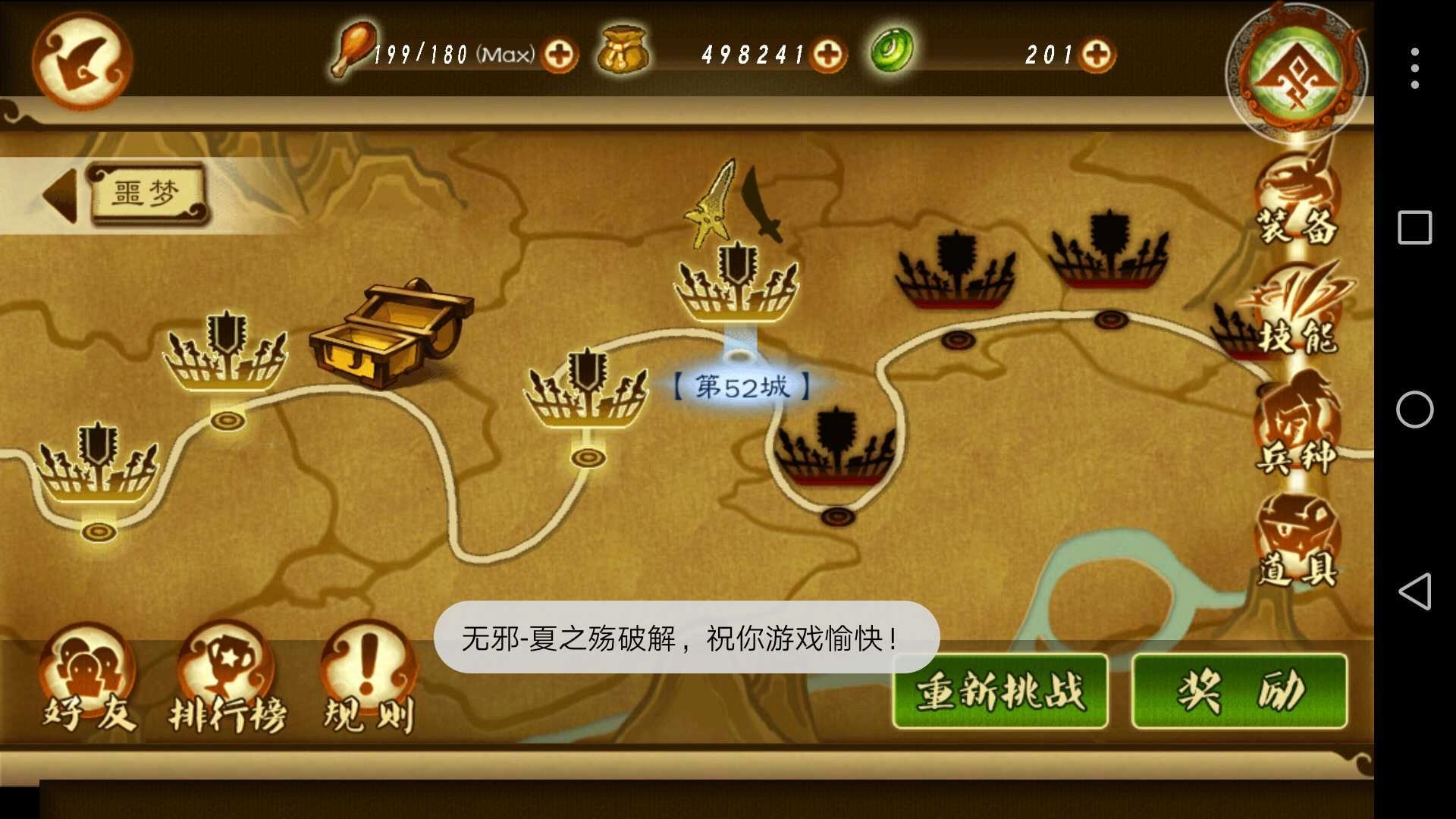Tap the plus beside the stamina counter
Viewport: 1456px width, 819px height.
[x=559, y=53]
